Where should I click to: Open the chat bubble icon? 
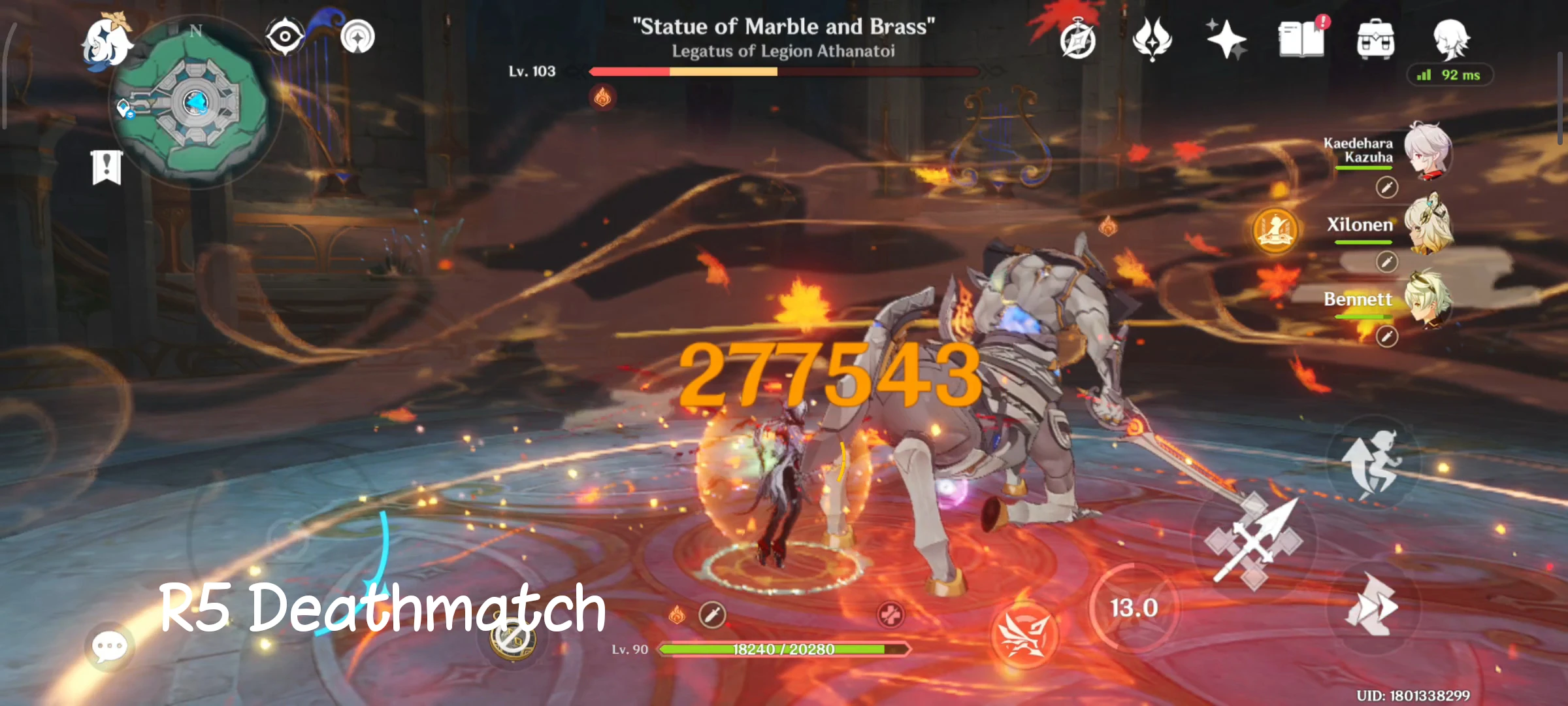(x=111, y=644)
